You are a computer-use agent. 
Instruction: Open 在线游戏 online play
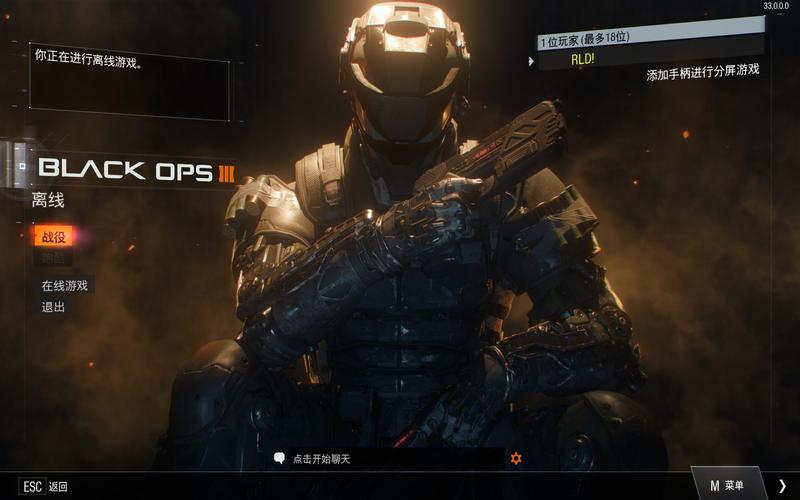[65, 285]
